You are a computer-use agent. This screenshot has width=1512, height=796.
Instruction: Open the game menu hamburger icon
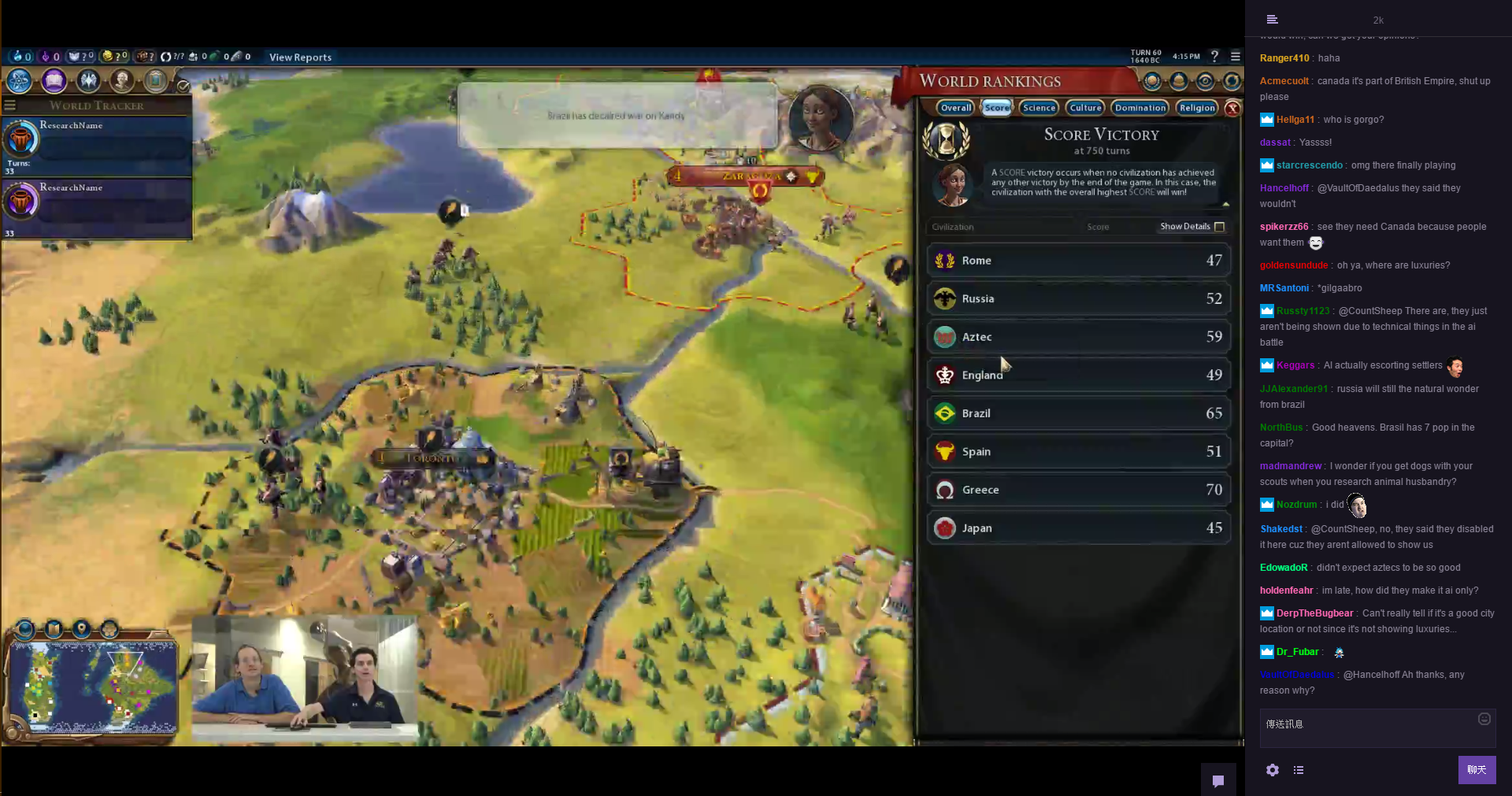pos(1236,57)
